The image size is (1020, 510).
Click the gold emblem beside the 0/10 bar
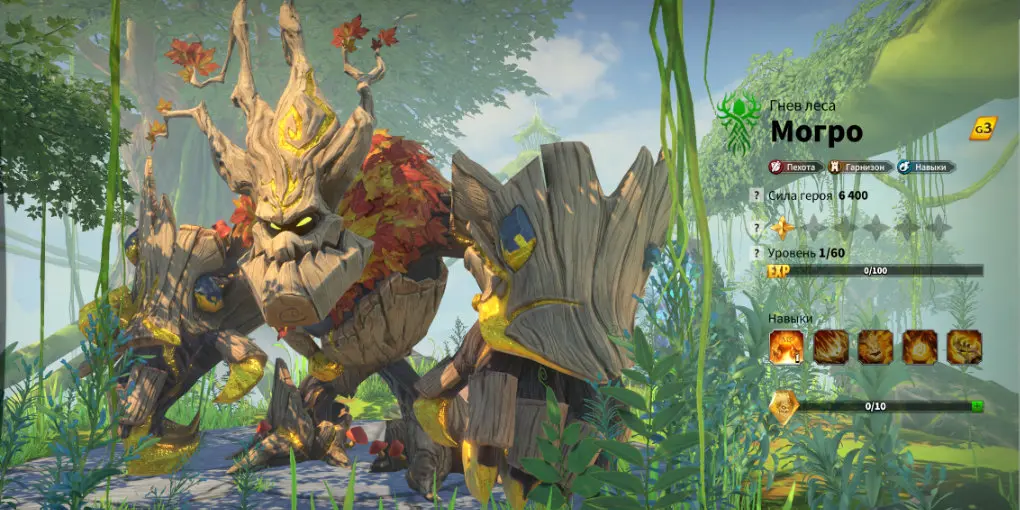(x=784, y=407)
